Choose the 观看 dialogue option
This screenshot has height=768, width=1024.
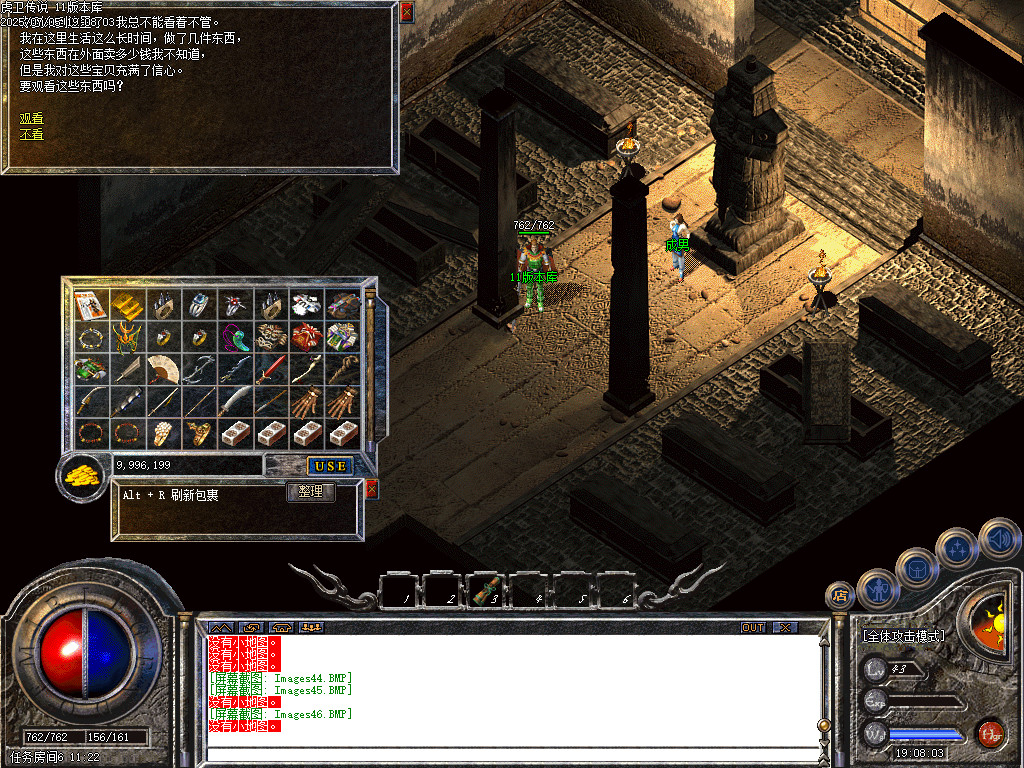pos(31,118)
